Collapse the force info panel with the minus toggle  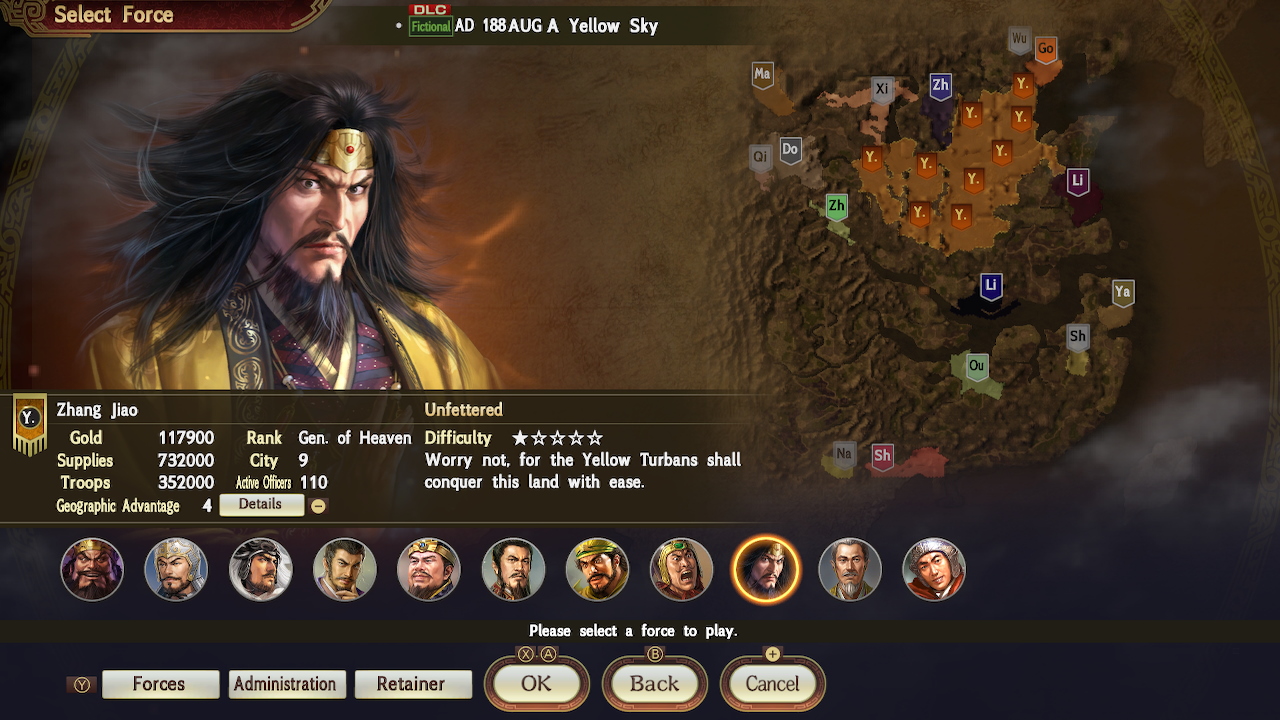pos(318,505)
